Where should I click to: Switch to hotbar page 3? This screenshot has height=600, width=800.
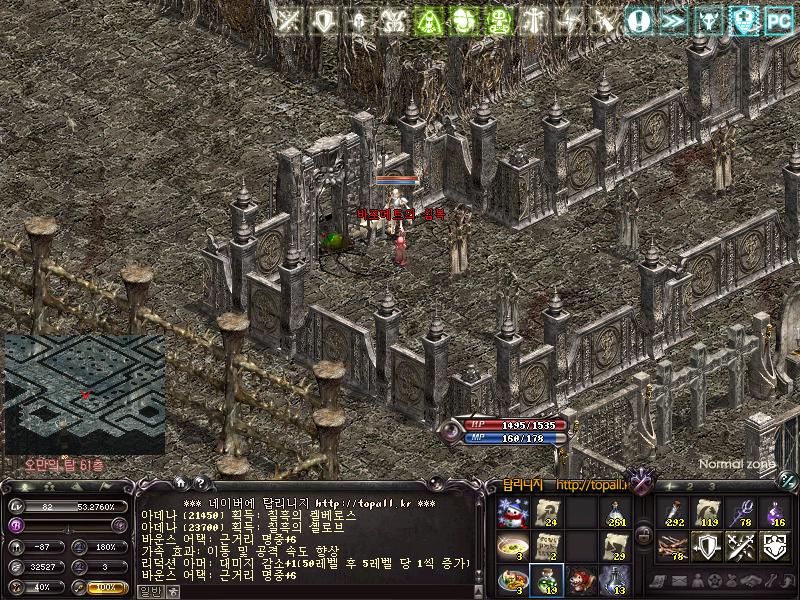click(711, 486)
